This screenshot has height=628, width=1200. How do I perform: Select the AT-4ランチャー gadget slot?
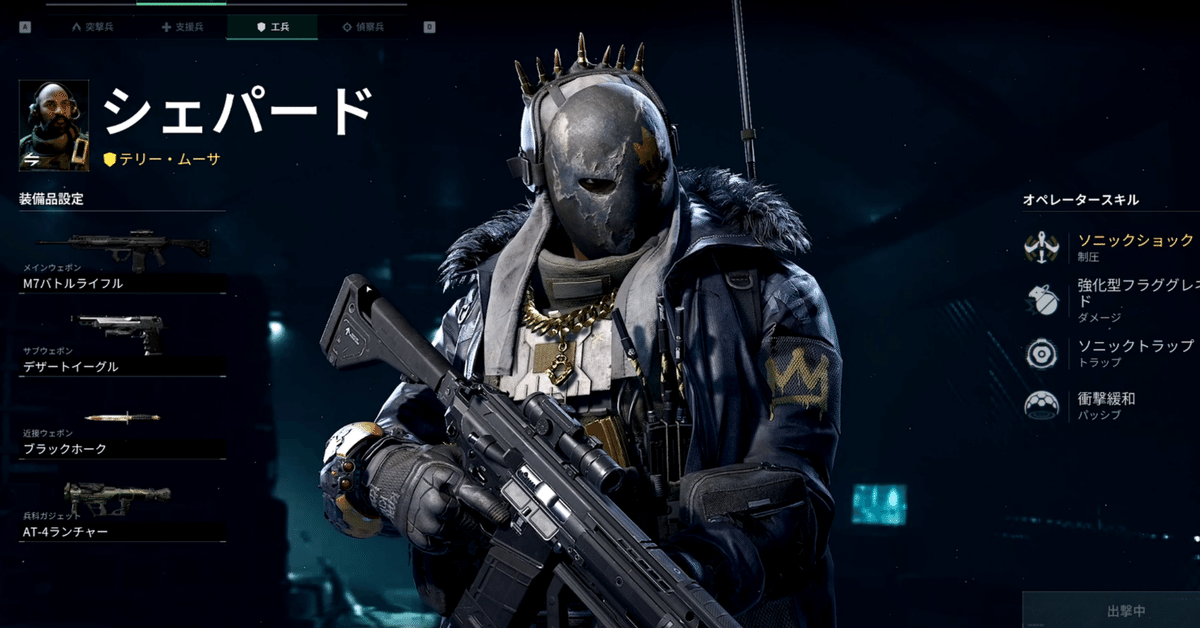(123, 510)
